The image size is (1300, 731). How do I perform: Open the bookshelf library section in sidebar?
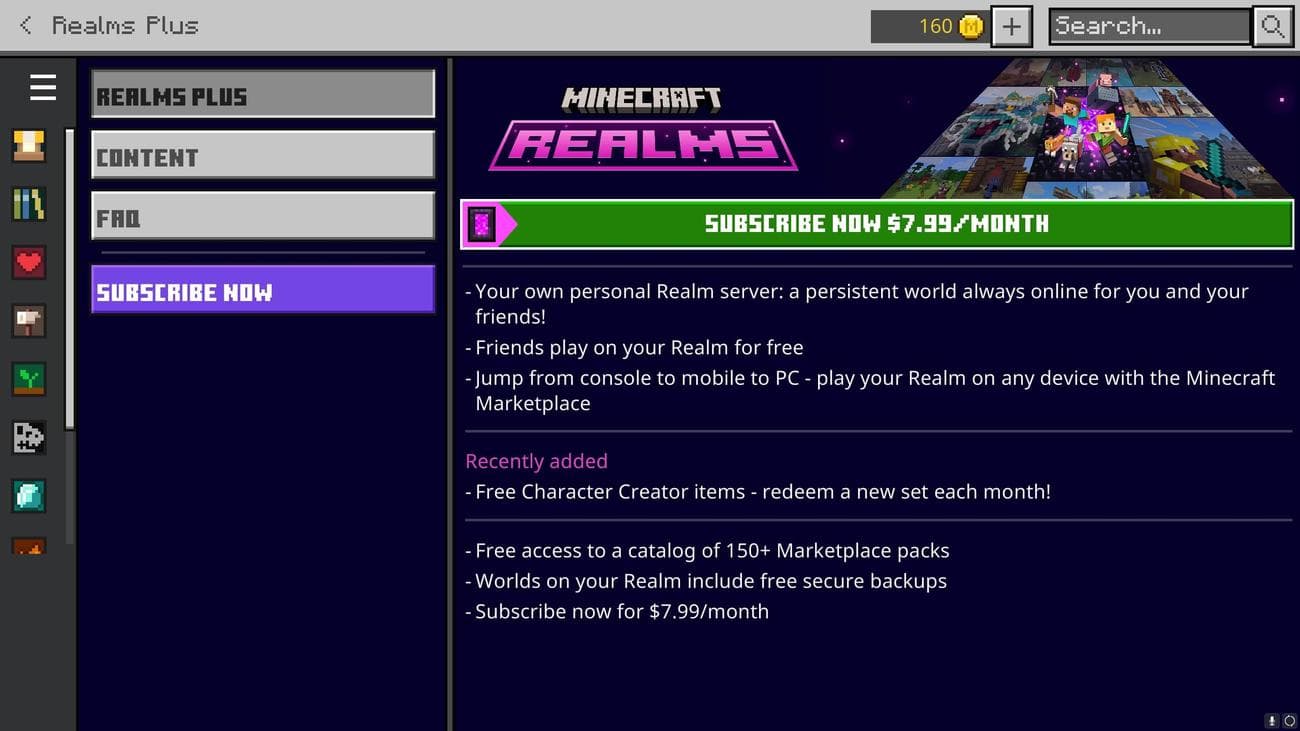(28, 203)
